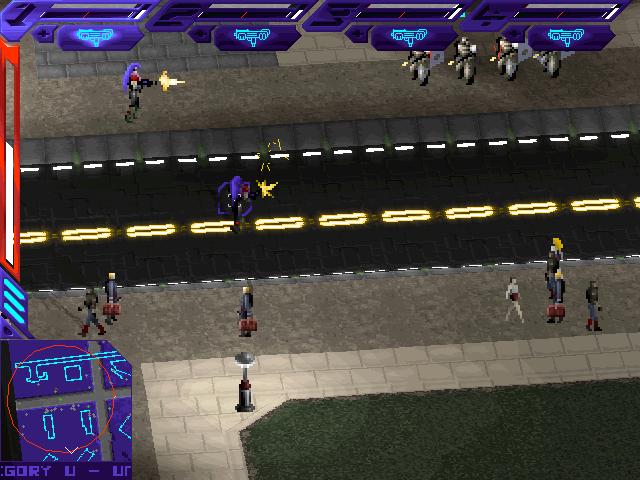
Task: Select agent 3's status panel
Action: [x=390, y=12]
